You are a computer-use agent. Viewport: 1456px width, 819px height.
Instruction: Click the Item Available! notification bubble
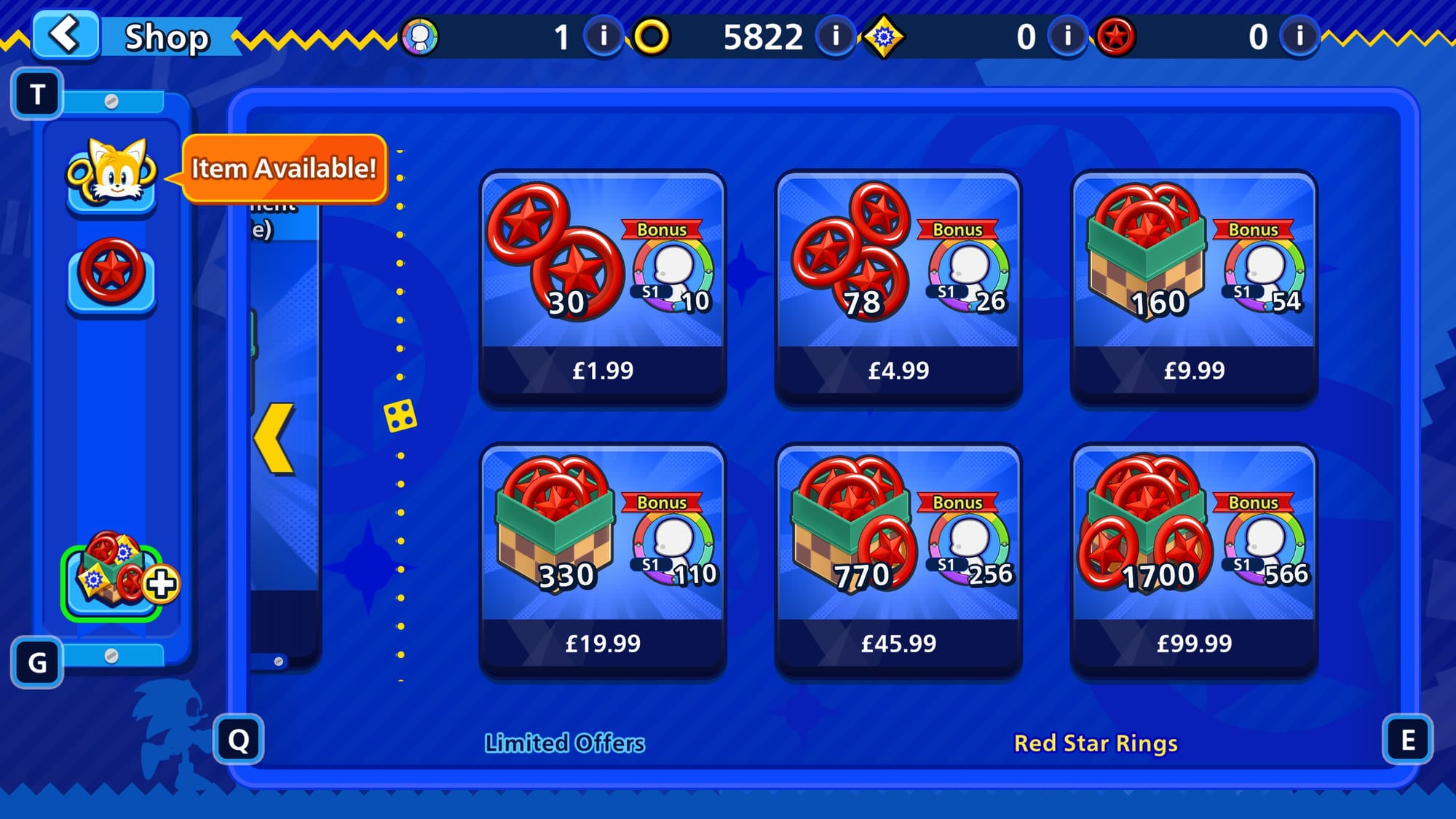(x=284, y=168)
